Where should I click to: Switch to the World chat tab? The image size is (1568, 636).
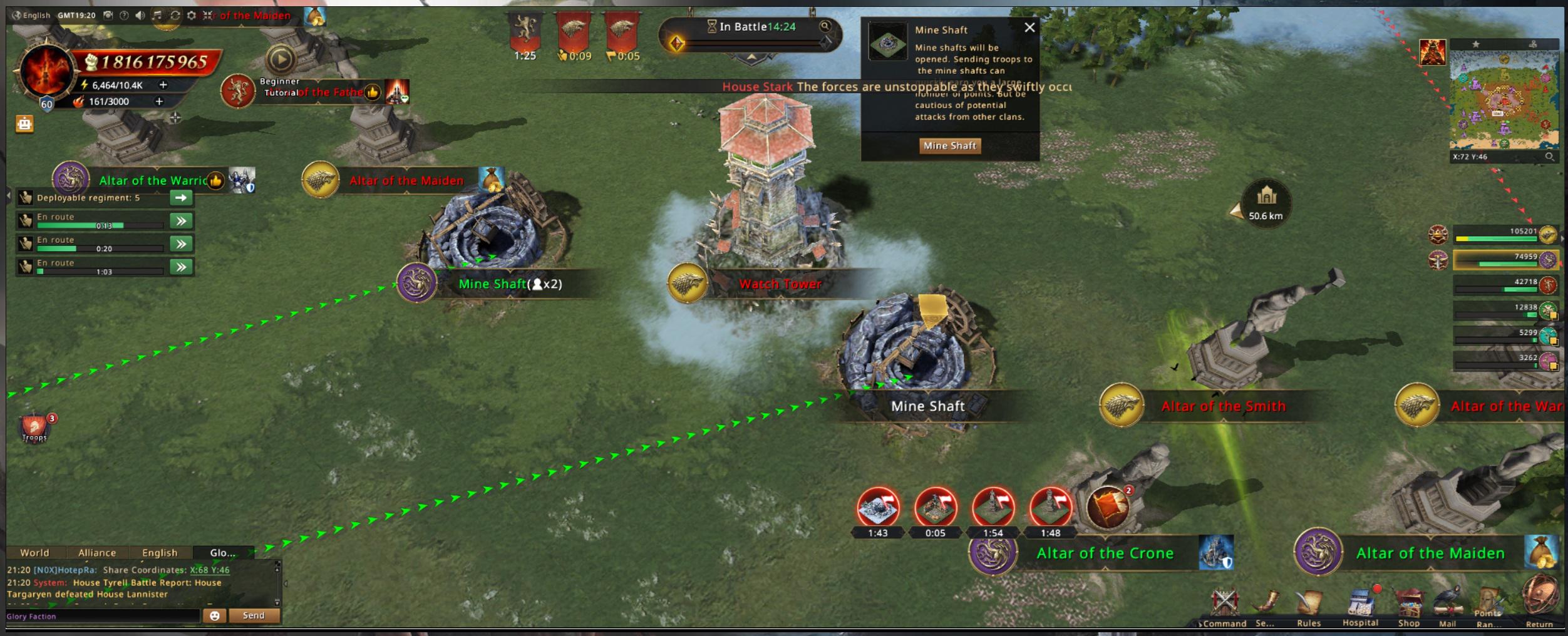click(x=34, y=553)
